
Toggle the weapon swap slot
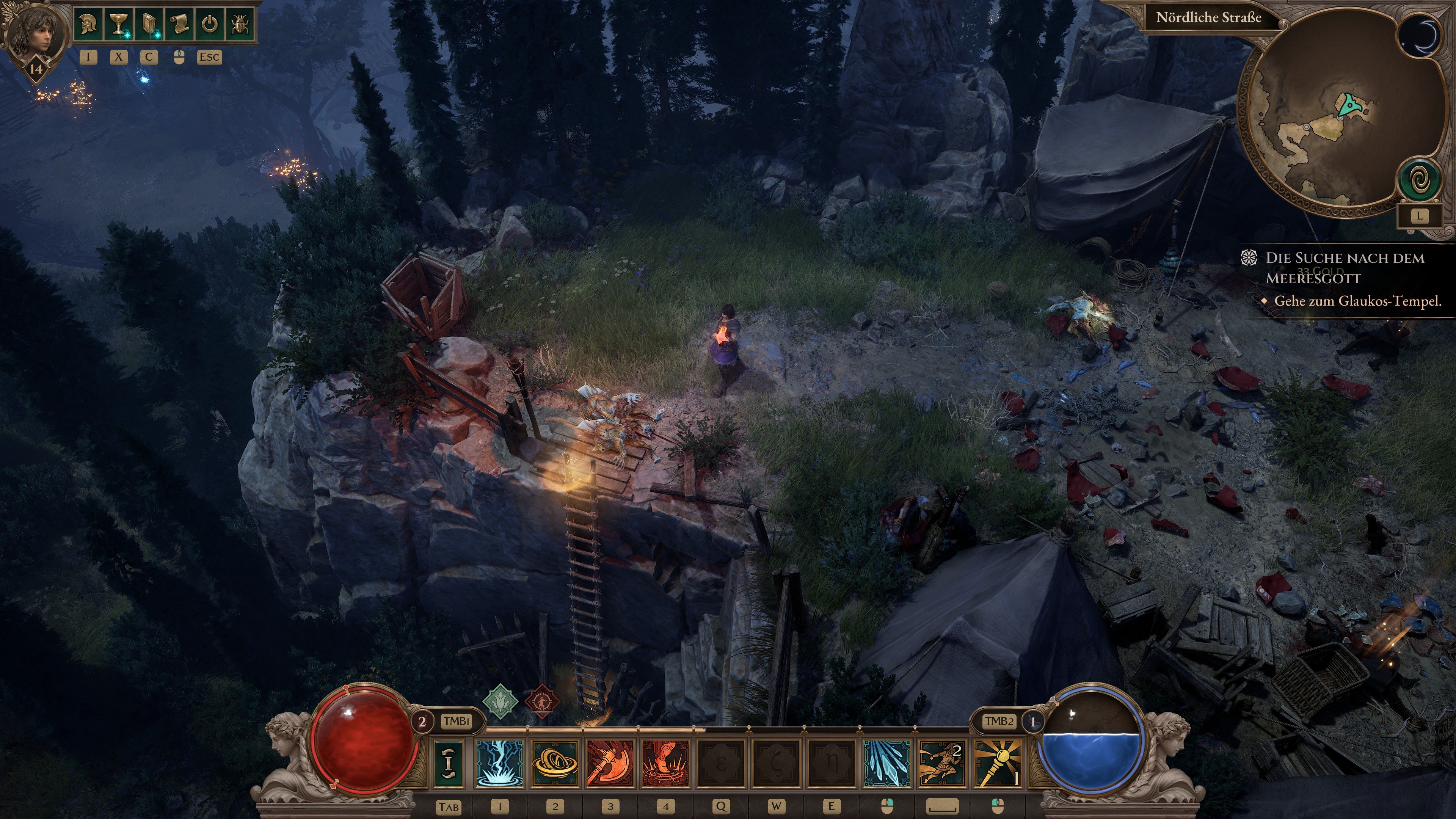pos(449,763)
